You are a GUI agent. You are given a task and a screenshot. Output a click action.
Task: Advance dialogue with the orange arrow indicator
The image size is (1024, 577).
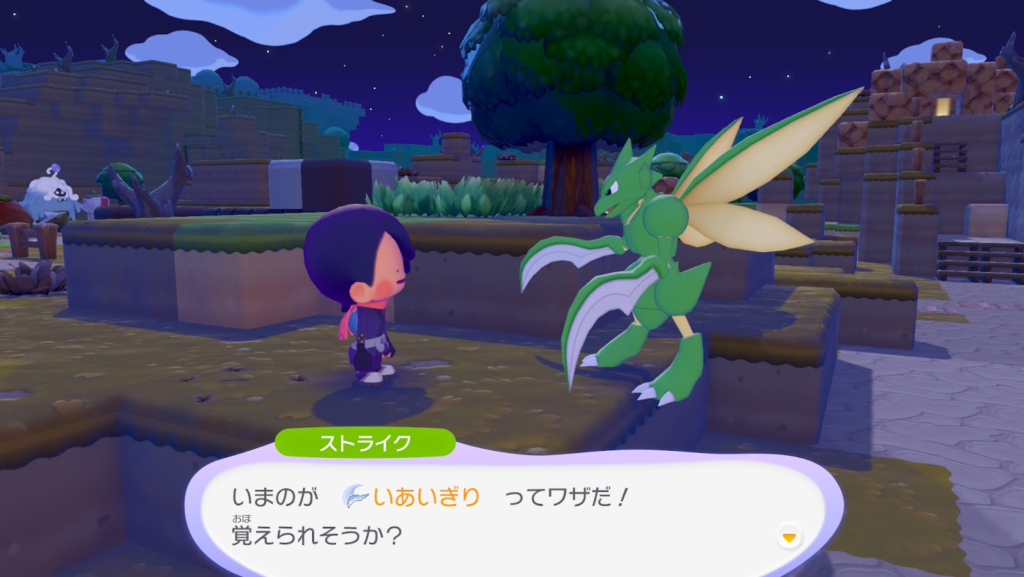pyautogui.click(x=789, y=538)
